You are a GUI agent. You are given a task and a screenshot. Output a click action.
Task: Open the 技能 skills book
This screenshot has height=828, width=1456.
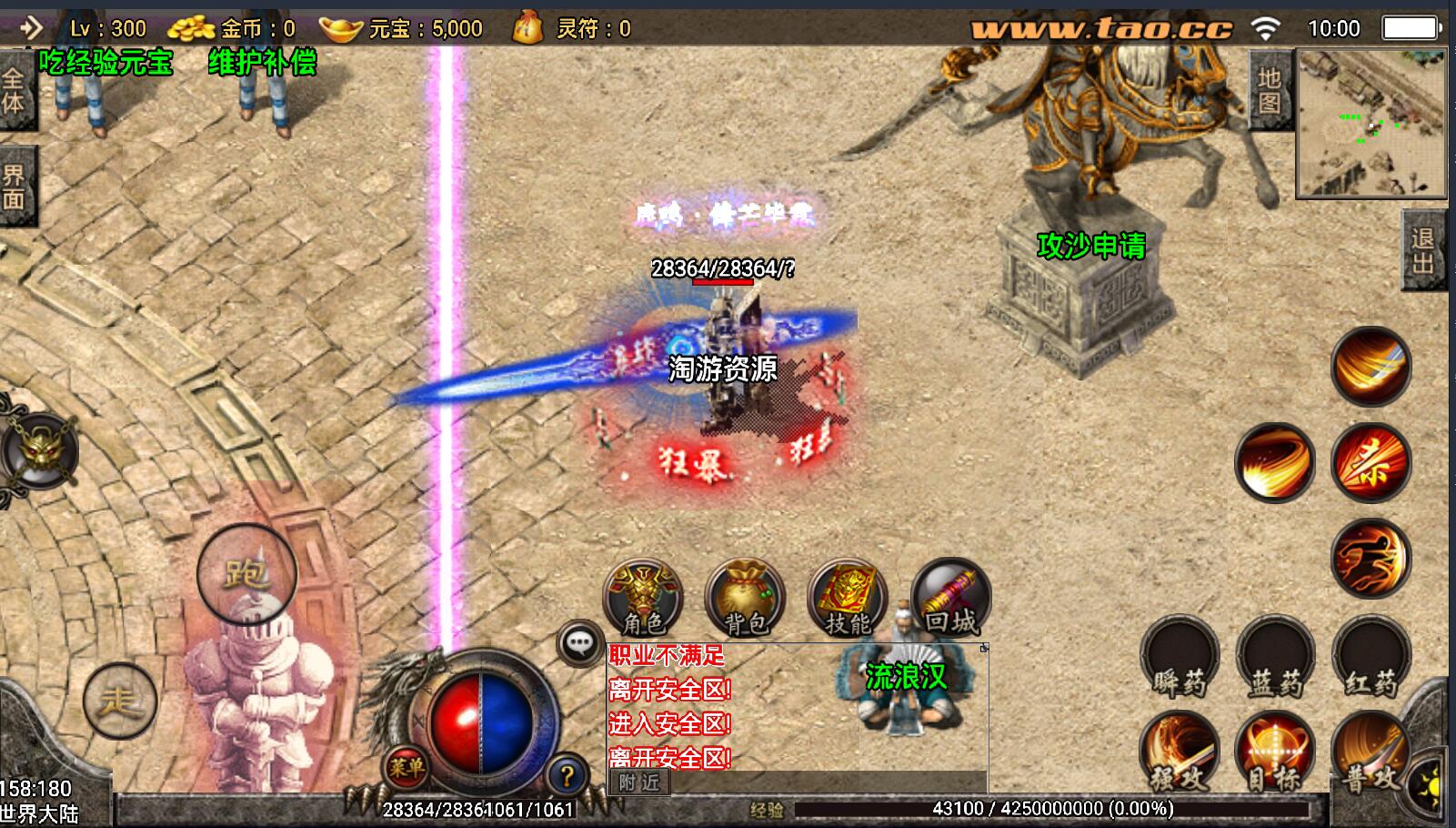[x=848, y=597]
